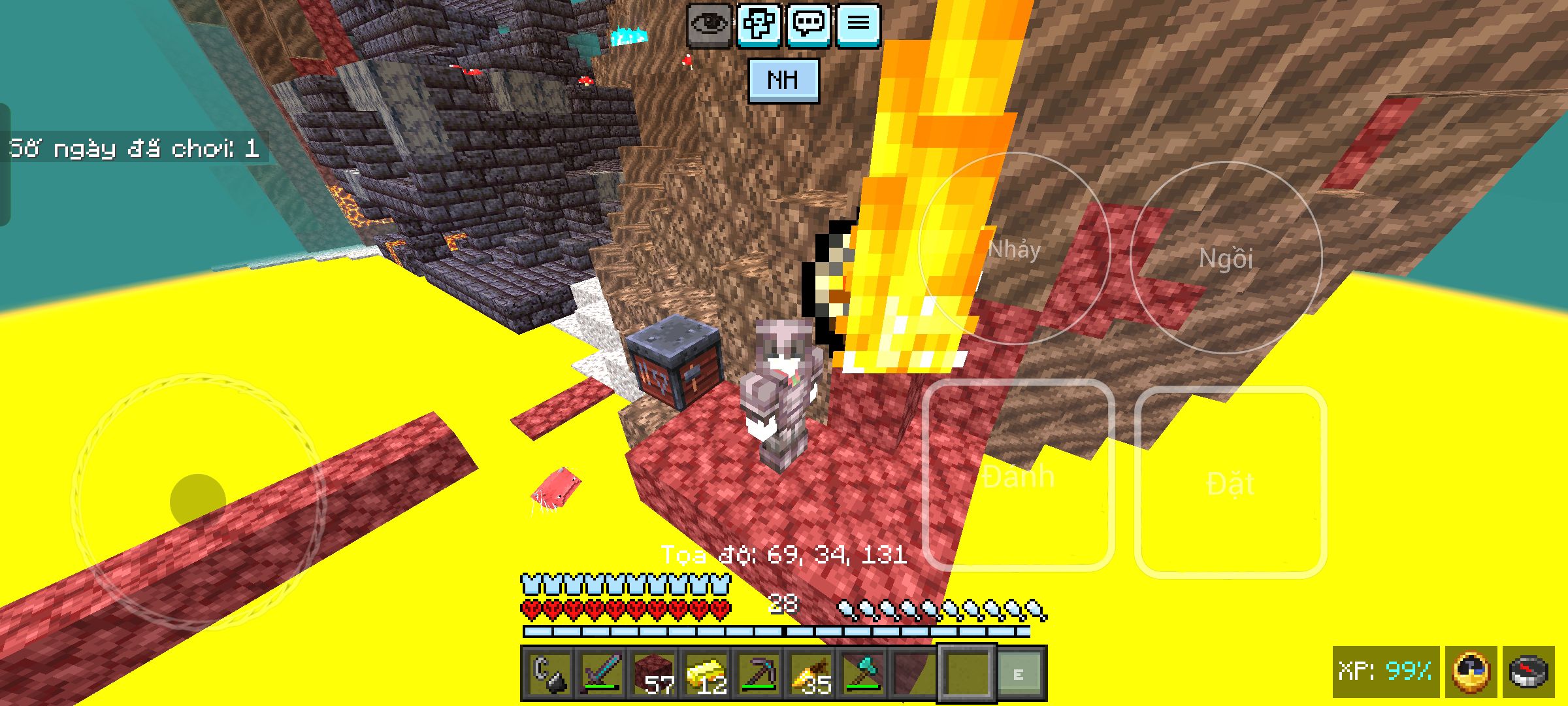Tap the NH button below the top icons

click(x=784, y=80)
